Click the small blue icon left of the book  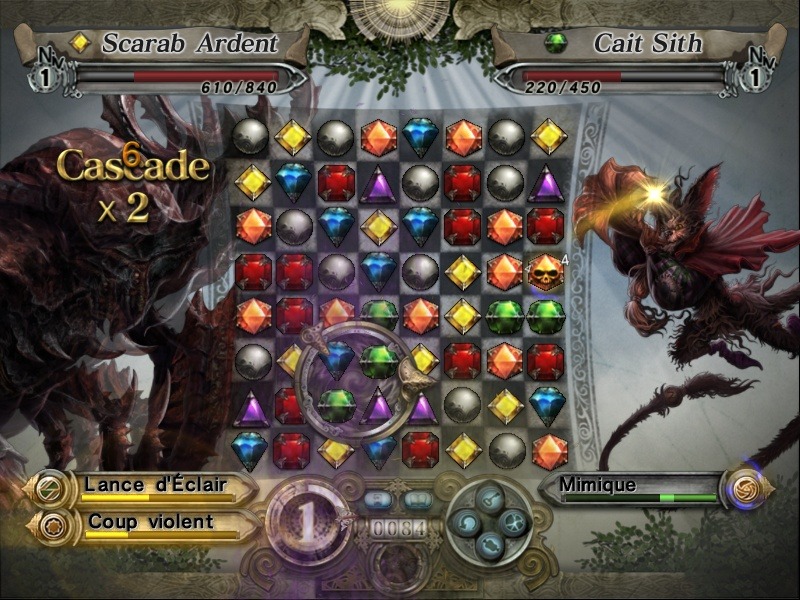pyautogui.click(x=379, y=500)
